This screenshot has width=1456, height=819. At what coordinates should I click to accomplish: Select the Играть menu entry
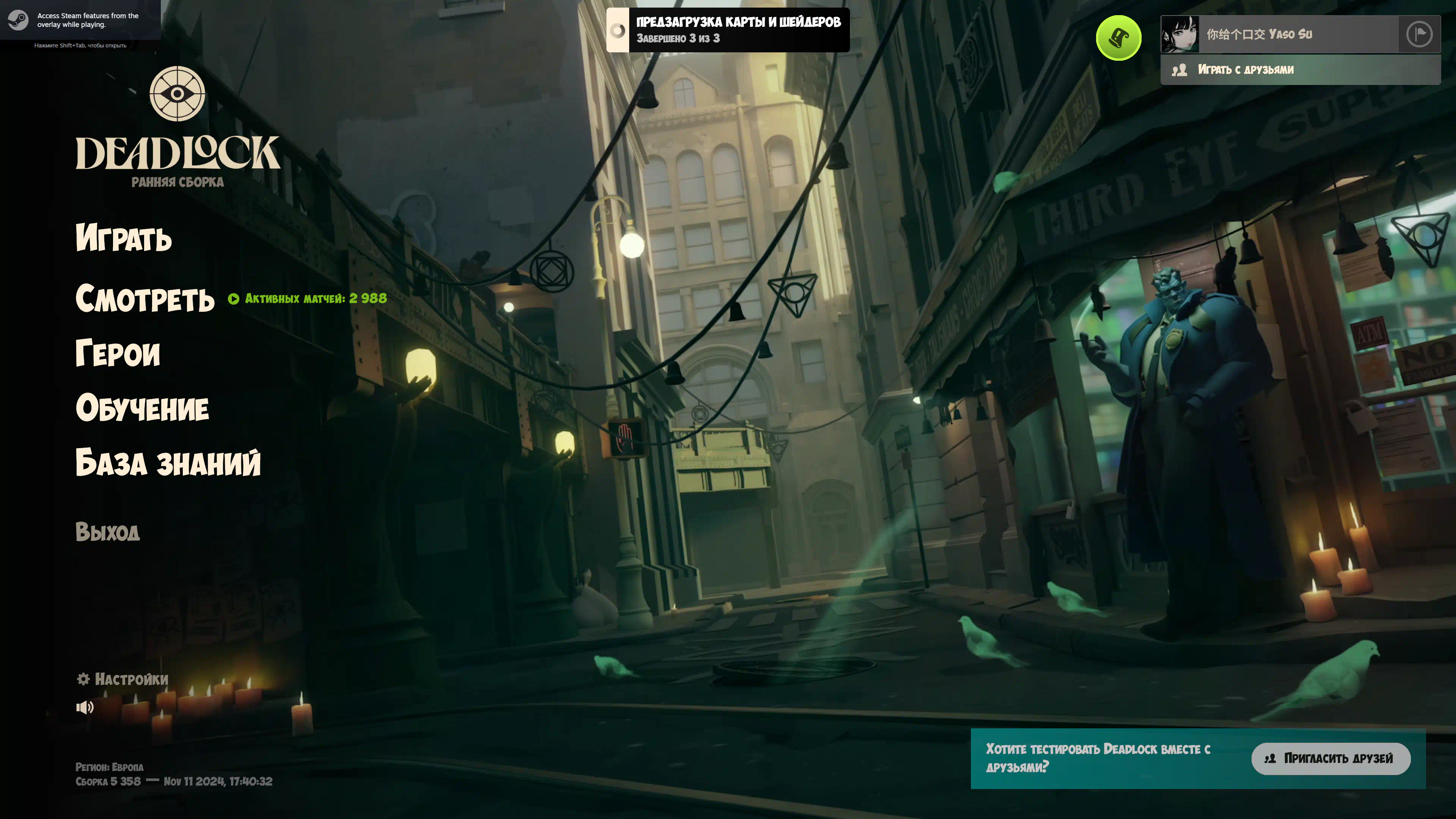pyautogui.click(x=124, y=237)
